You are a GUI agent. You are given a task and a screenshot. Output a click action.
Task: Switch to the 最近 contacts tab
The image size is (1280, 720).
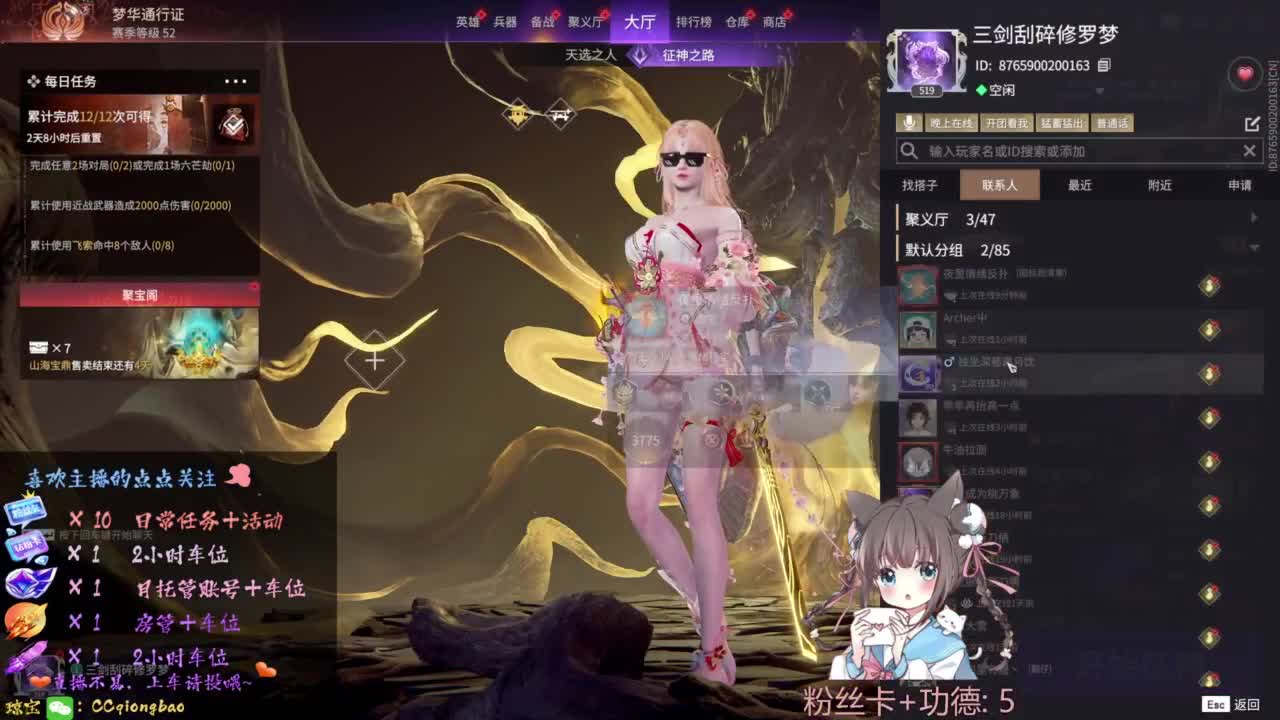tap(1078, 184)
